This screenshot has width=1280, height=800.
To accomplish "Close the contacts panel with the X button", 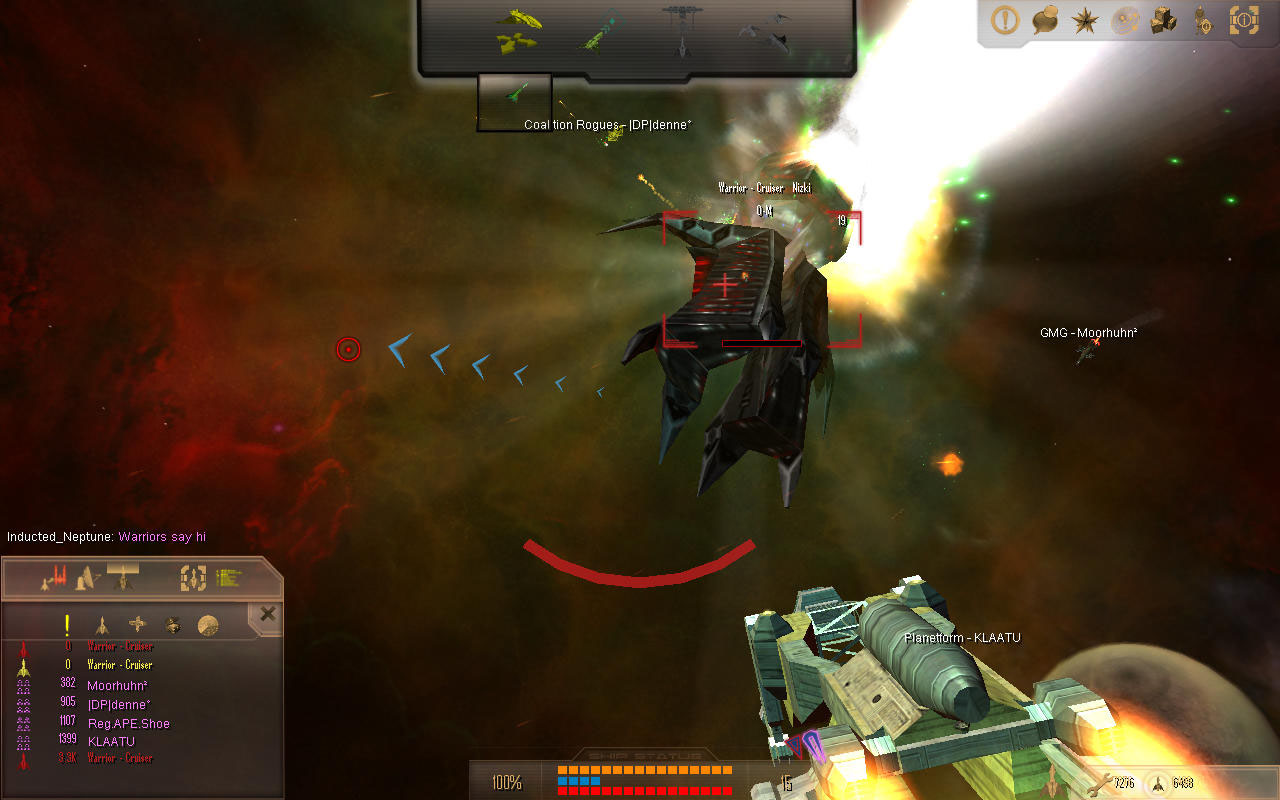I will (x=266, y=613).
